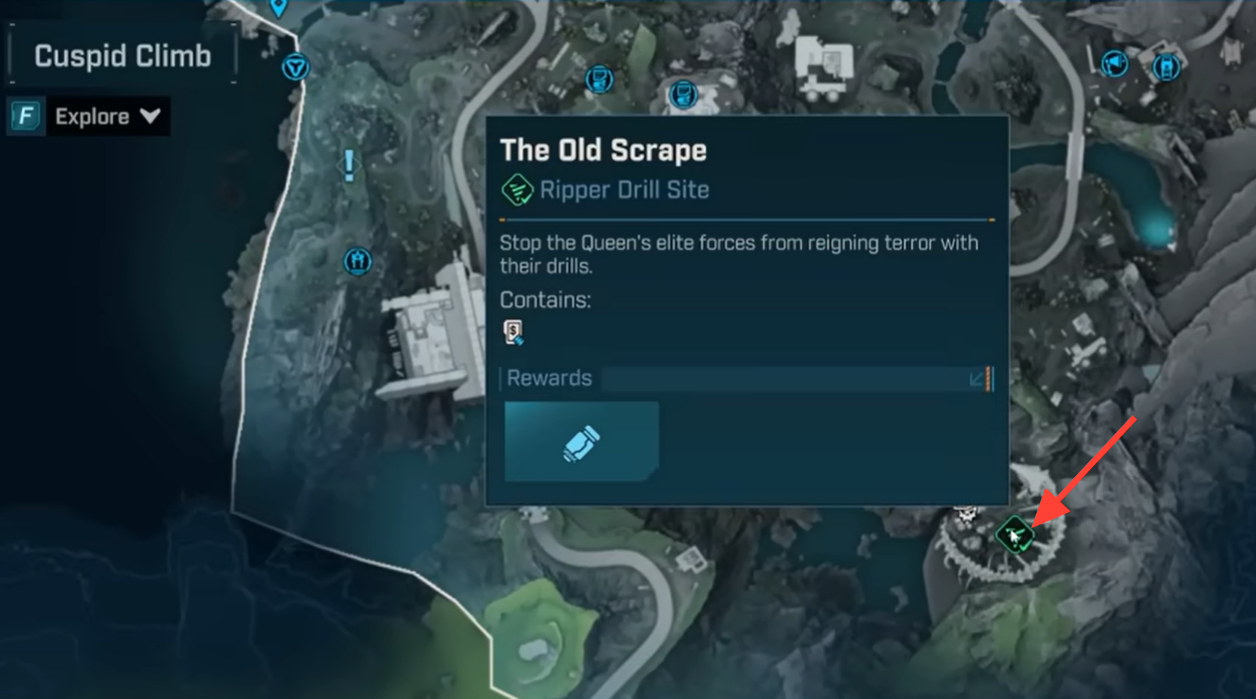
Task: Click the gate-shaped marker near the white building
Action: (x=357, y=262)
